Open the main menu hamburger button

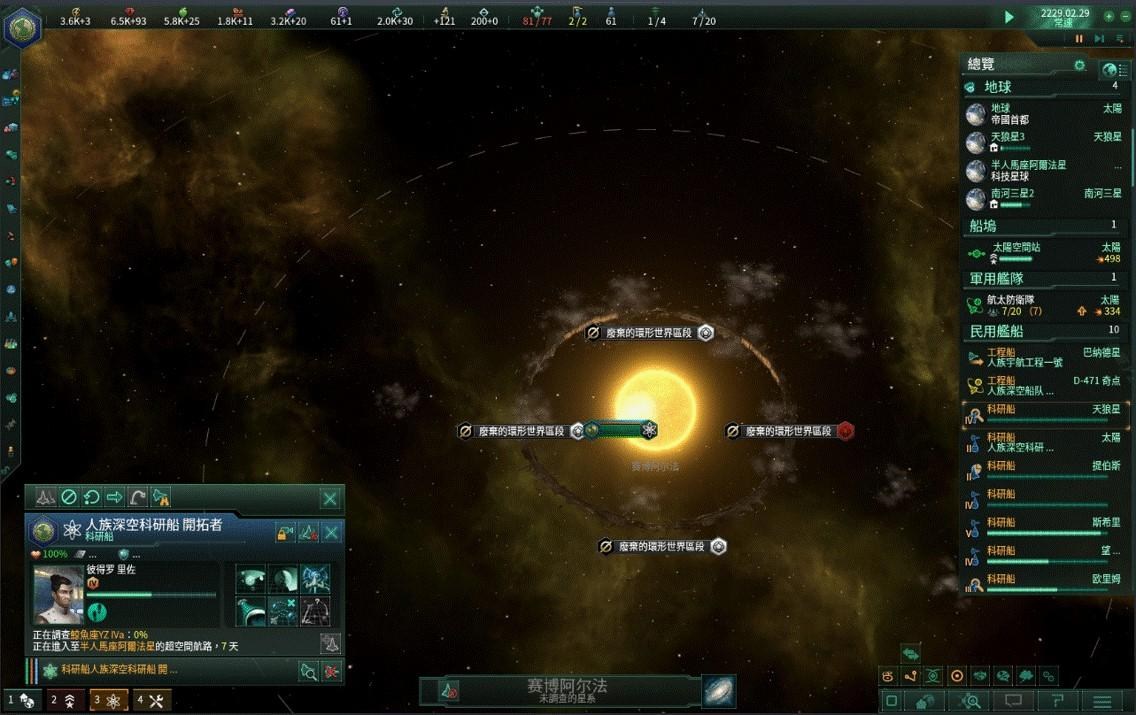click(x=1102, y=701)
